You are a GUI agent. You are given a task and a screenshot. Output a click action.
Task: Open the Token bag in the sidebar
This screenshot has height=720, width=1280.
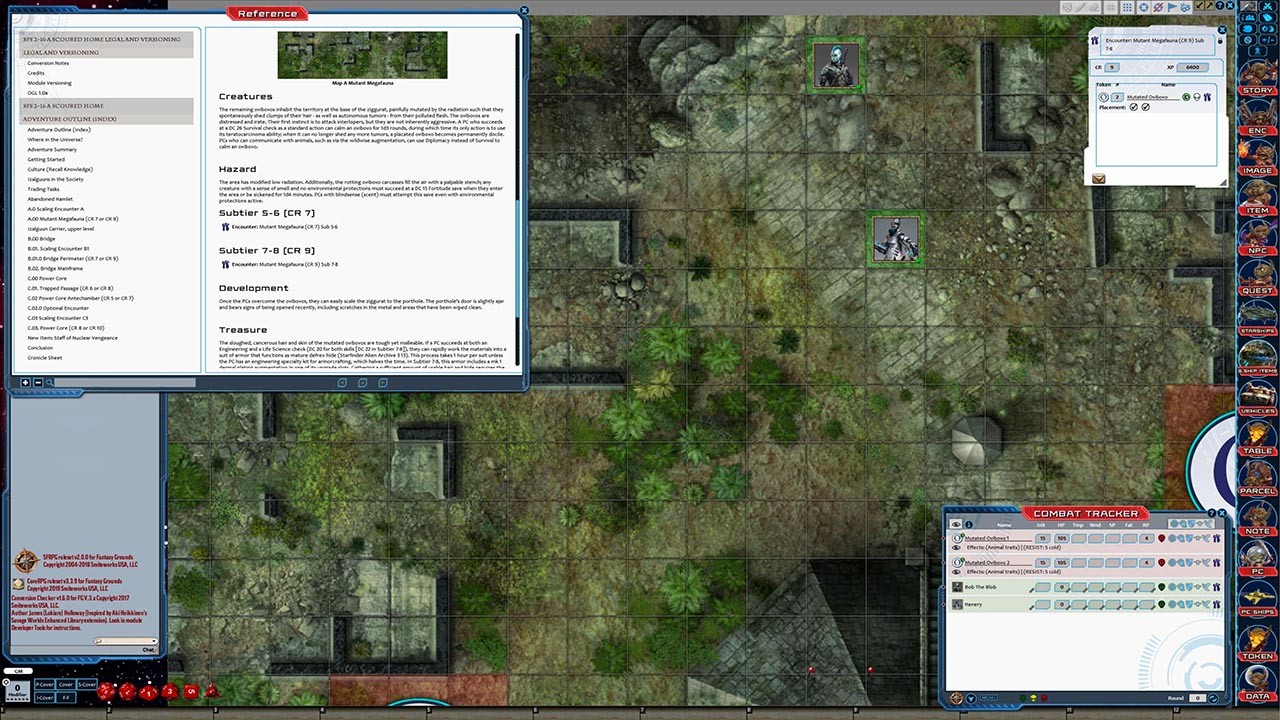1257,656
